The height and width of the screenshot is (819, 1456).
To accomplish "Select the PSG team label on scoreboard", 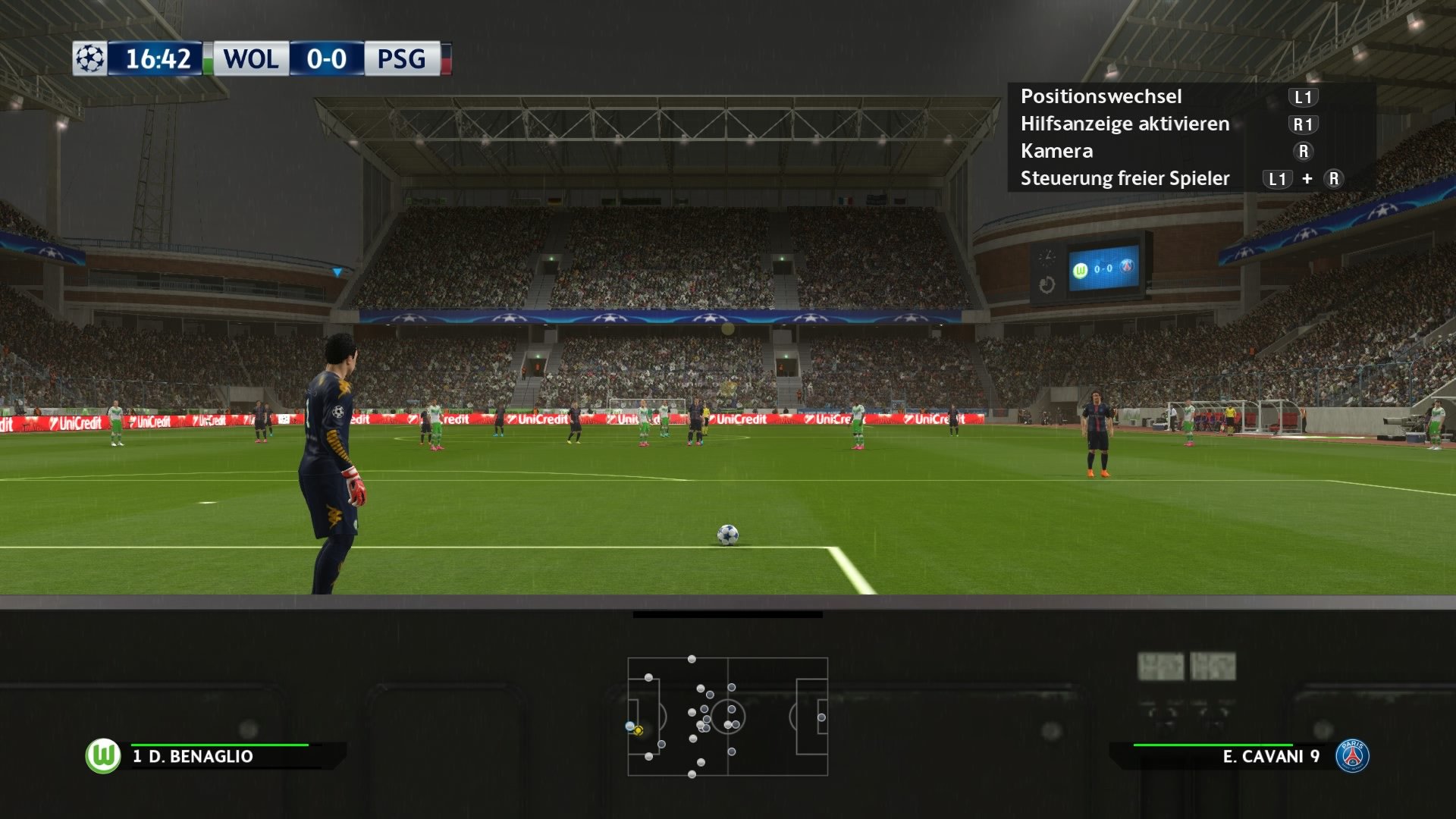I will coord(403,57).
